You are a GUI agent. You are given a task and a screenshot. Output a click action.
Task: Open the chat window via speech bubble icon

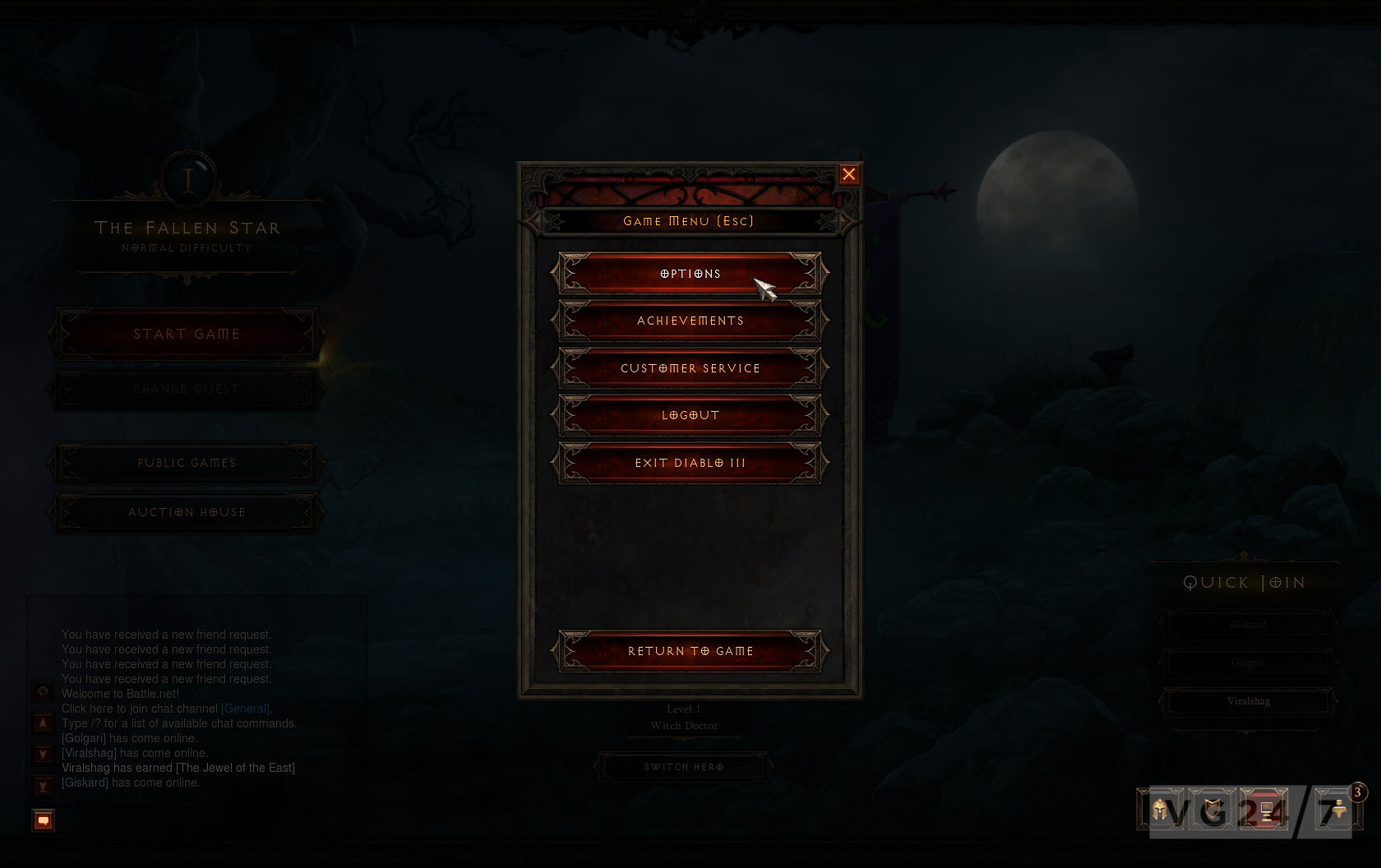(x=42, y=820)
